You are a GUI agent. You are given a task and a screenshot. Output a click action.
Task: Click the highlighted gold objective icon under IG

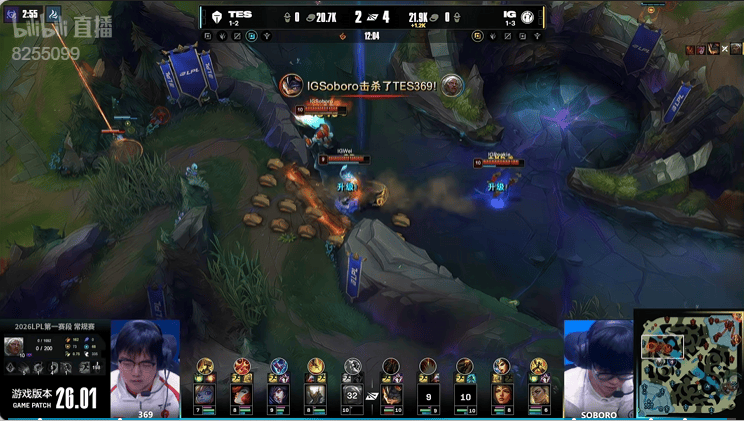(479, 36)
